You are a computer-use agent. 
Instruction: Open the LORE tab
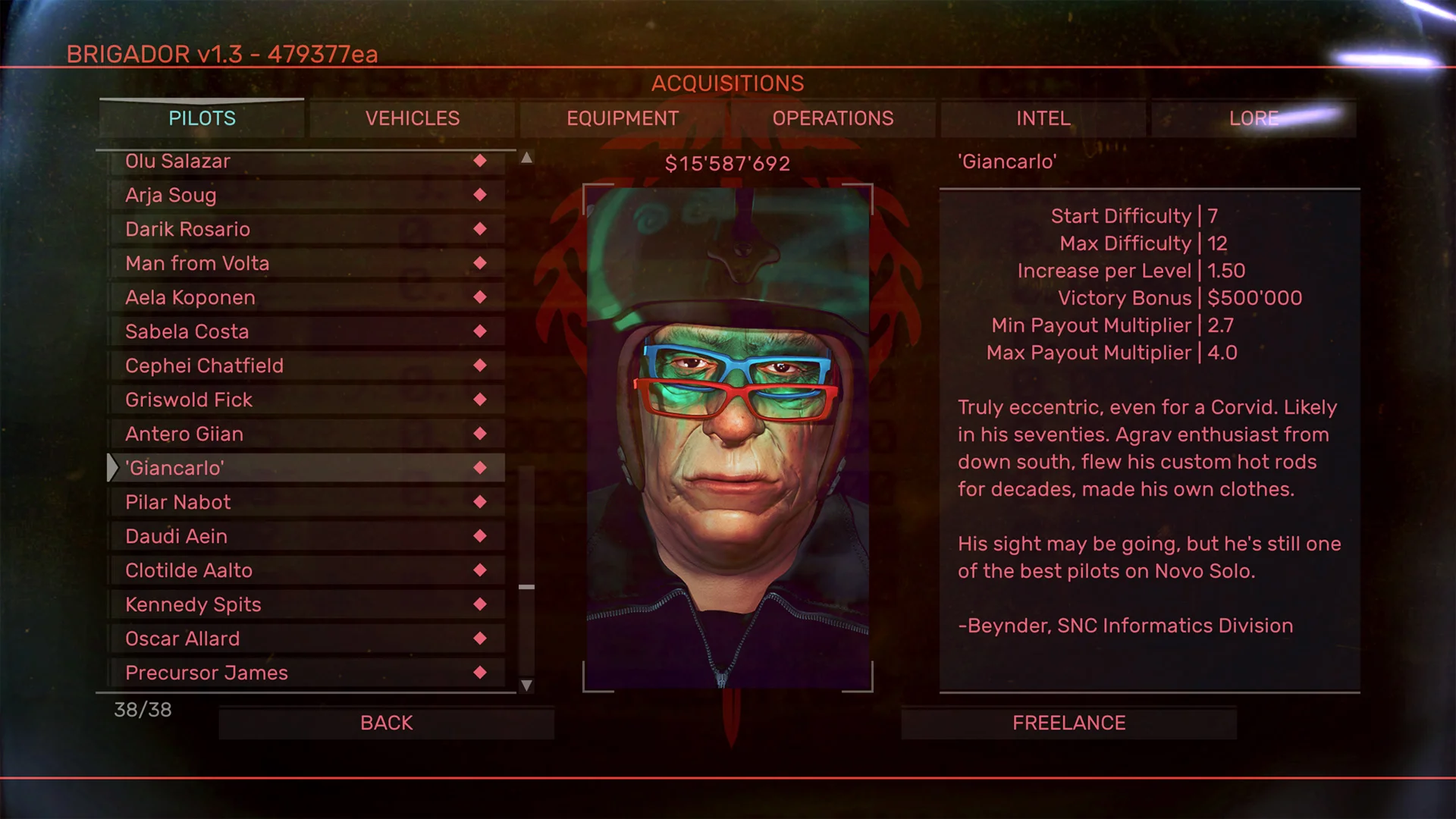point(1254,118)
